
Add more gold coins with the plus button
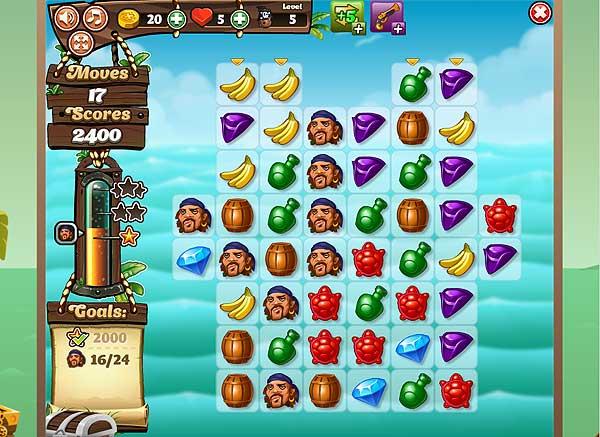177,18
